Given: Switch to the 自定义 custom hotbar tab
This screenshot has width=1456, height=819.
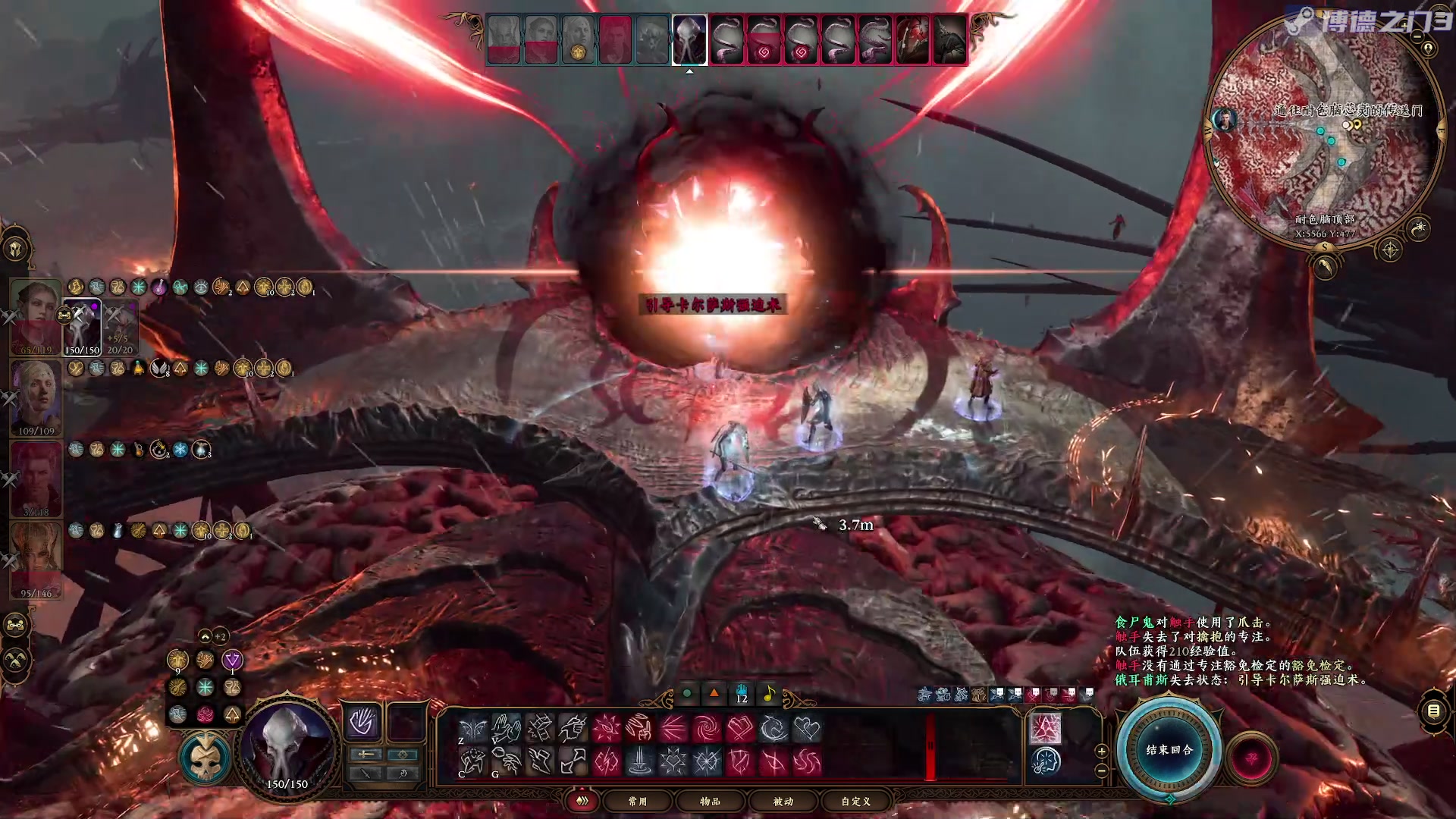Looking at the screenshot, I should (x=855, y=801).
